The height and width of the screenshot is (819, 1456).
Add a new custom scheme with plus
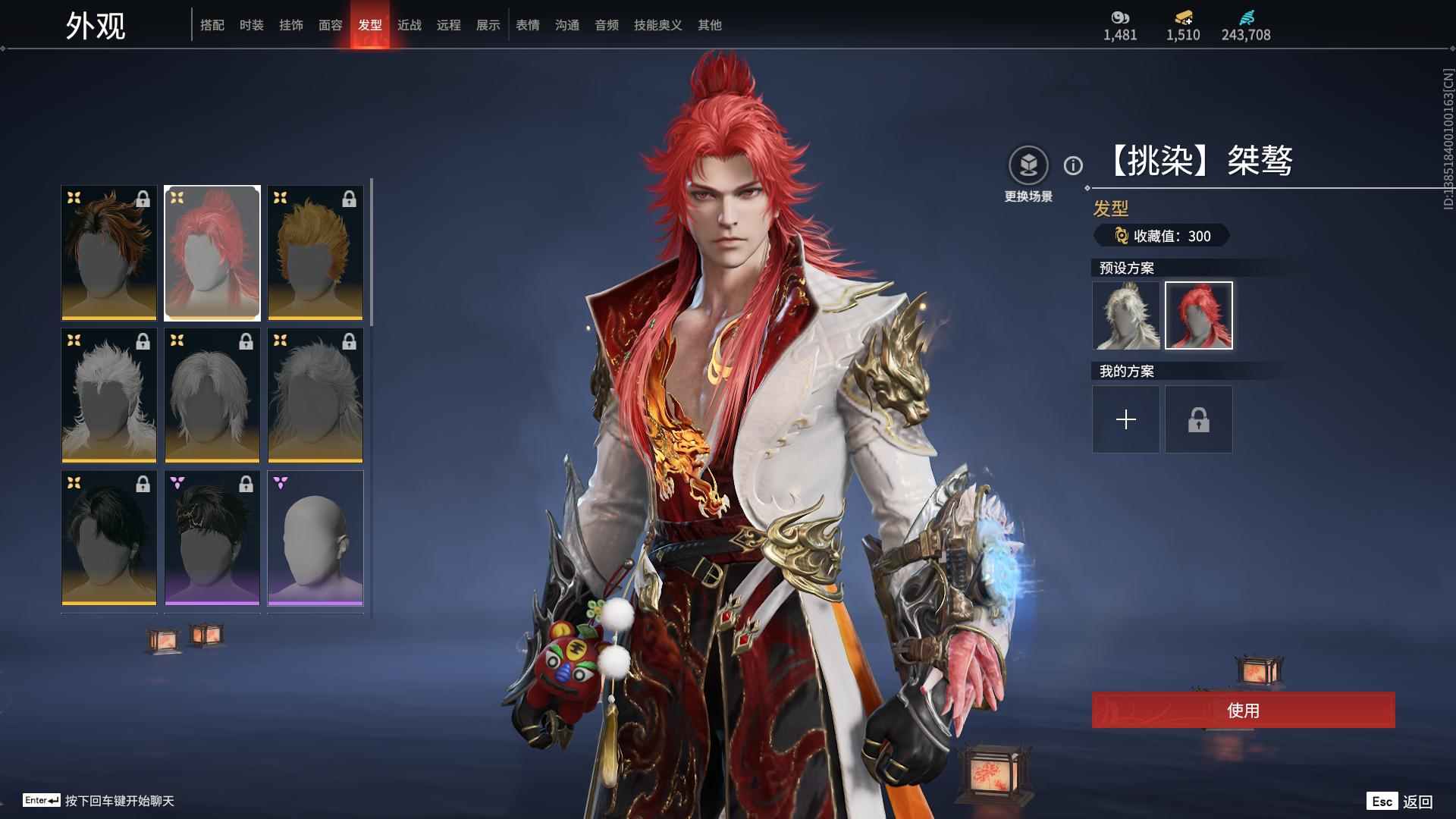1126,419
